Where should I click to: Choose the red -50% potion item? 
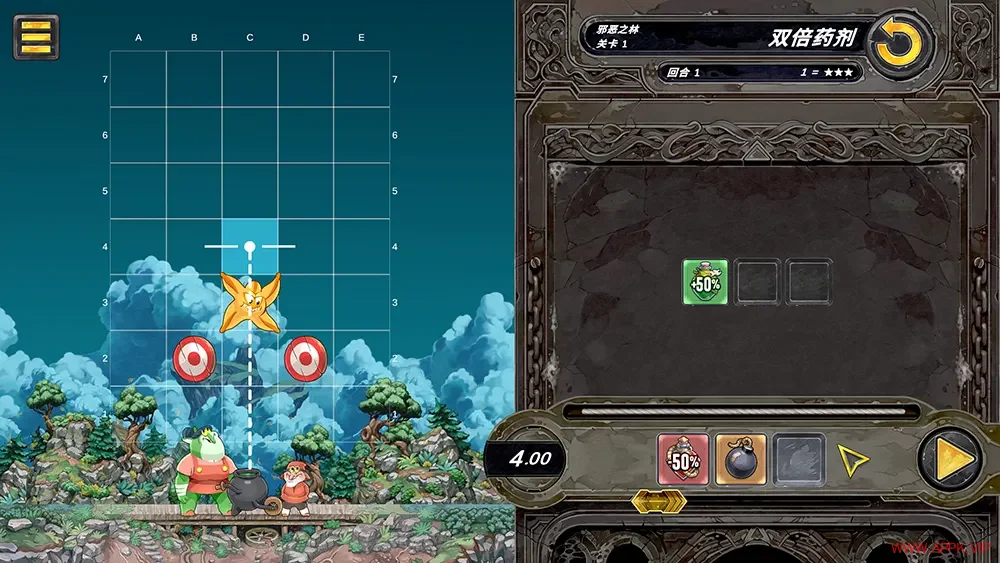coord(683,459)
